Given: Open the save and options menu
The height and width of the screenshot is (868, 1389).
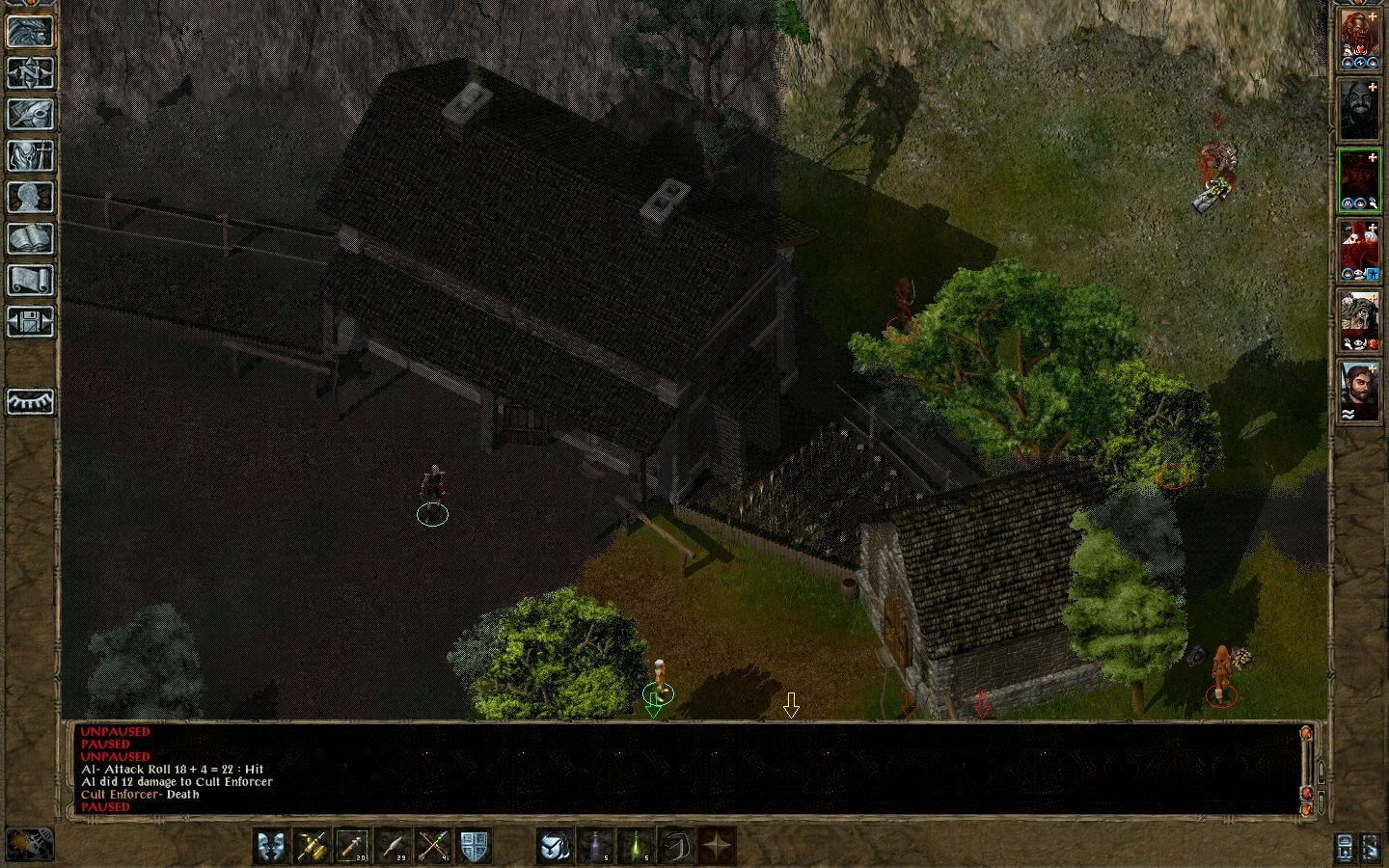Looking at the screenshot, I should (x=31, y=321).
